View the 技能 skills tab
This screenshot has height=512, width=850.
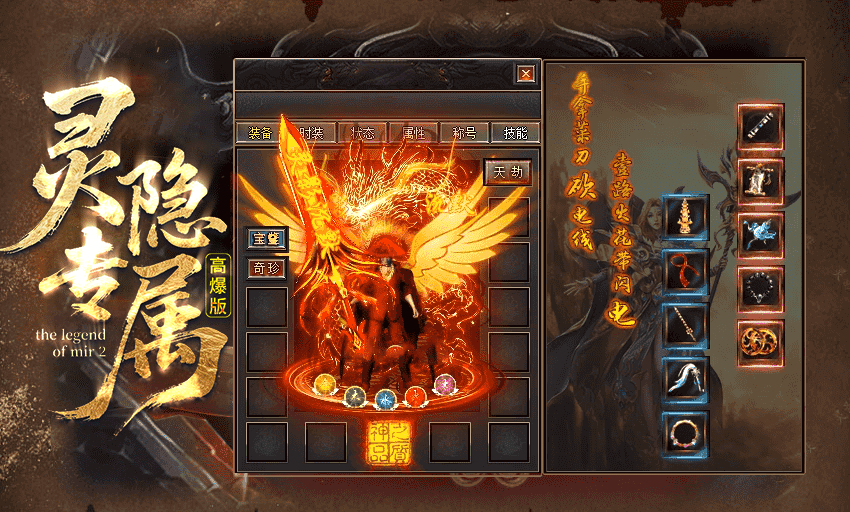click(x=516, y=133)
